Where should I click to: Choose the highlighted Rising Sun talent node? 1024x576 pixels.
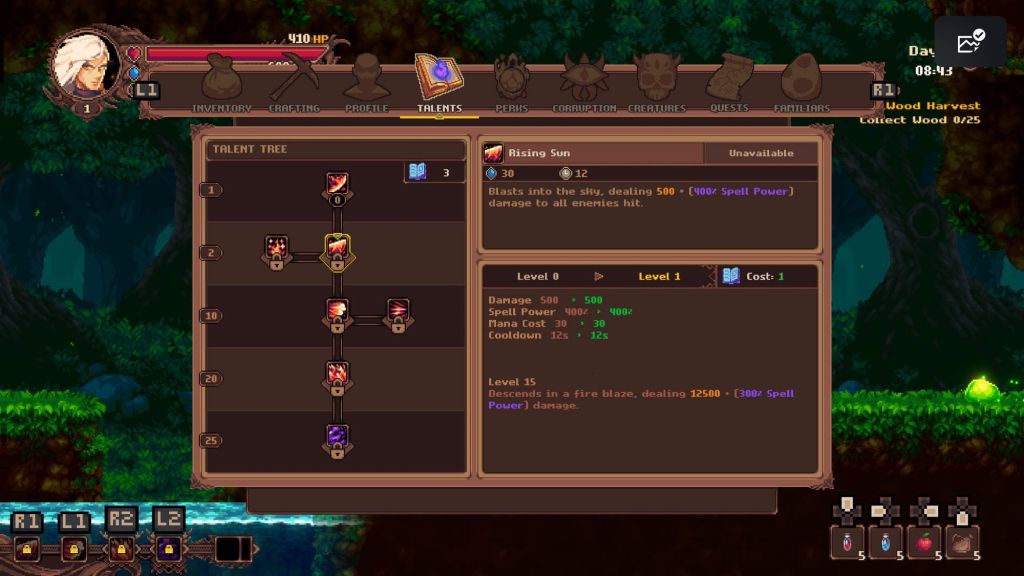click(x=337, y=248)
